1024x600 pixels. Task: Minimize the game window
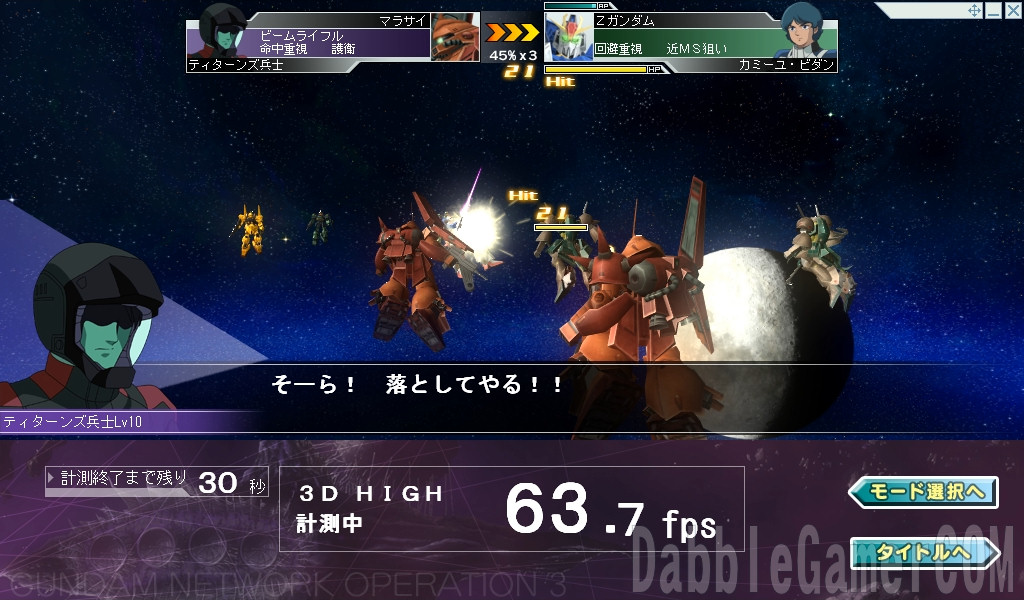pos(993,10)
